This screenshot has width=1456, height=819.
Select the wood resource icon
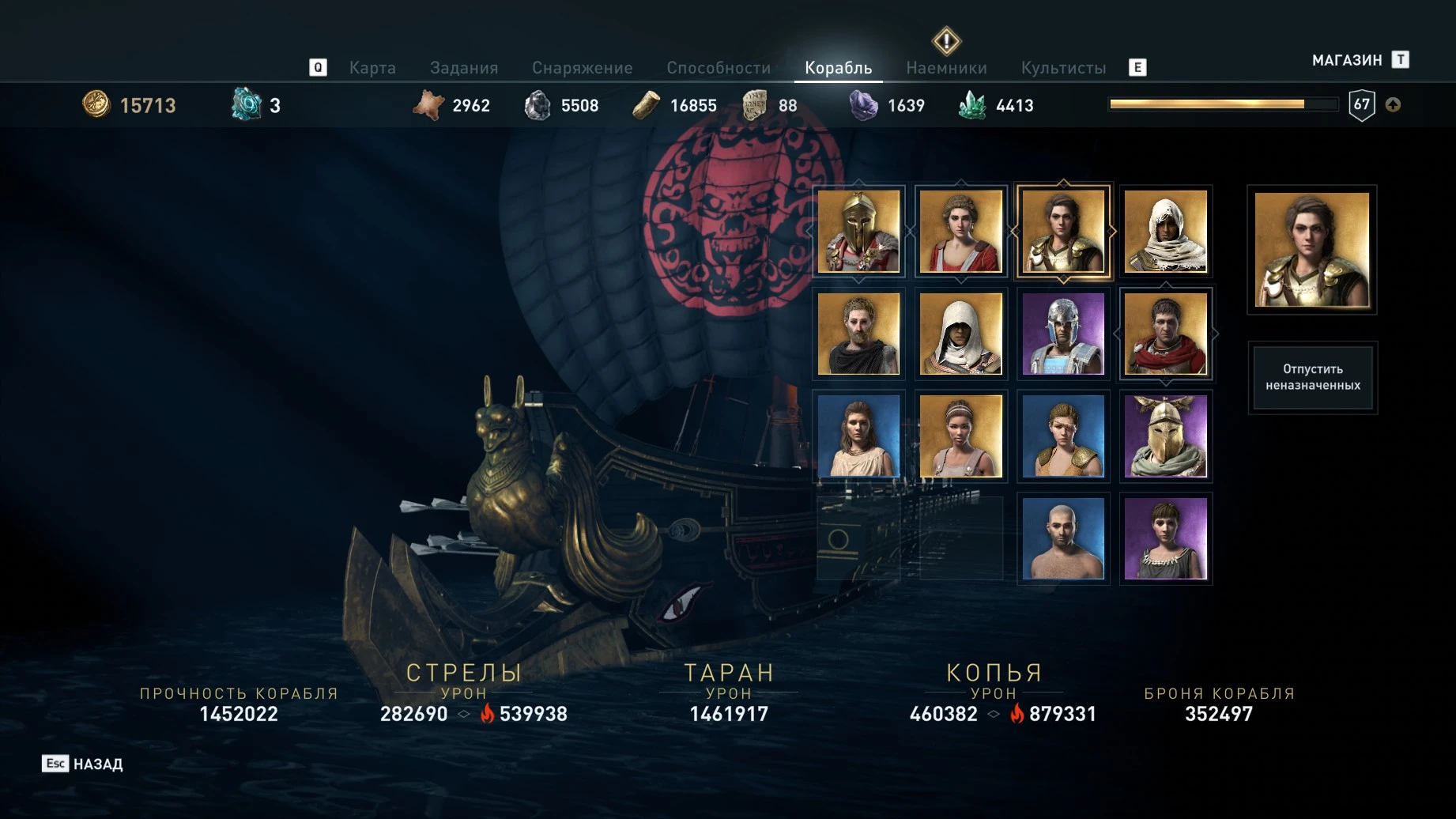point(647,104)
